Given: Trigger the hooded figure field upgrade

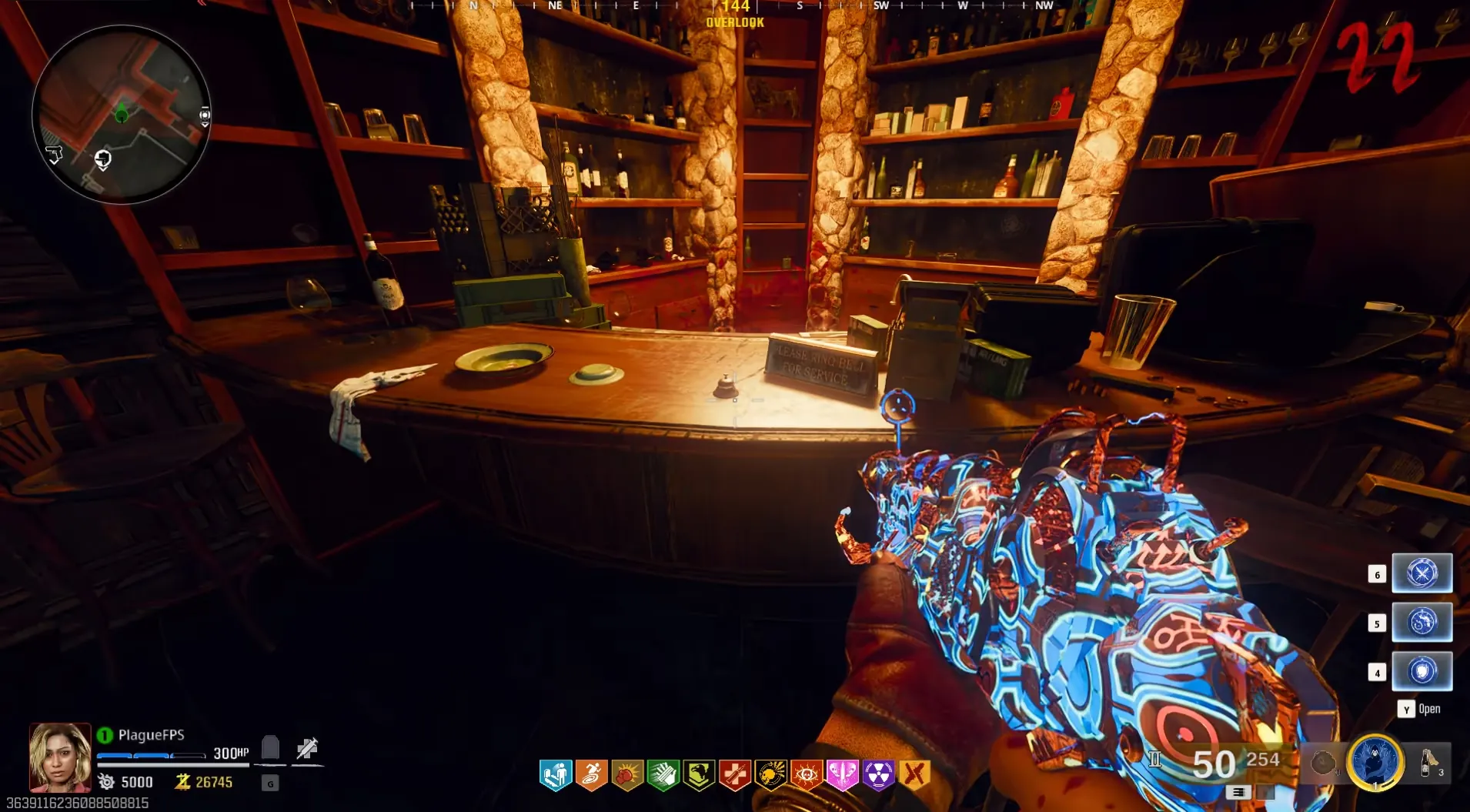Looking at the screenshot, I should click(1375, 762).
